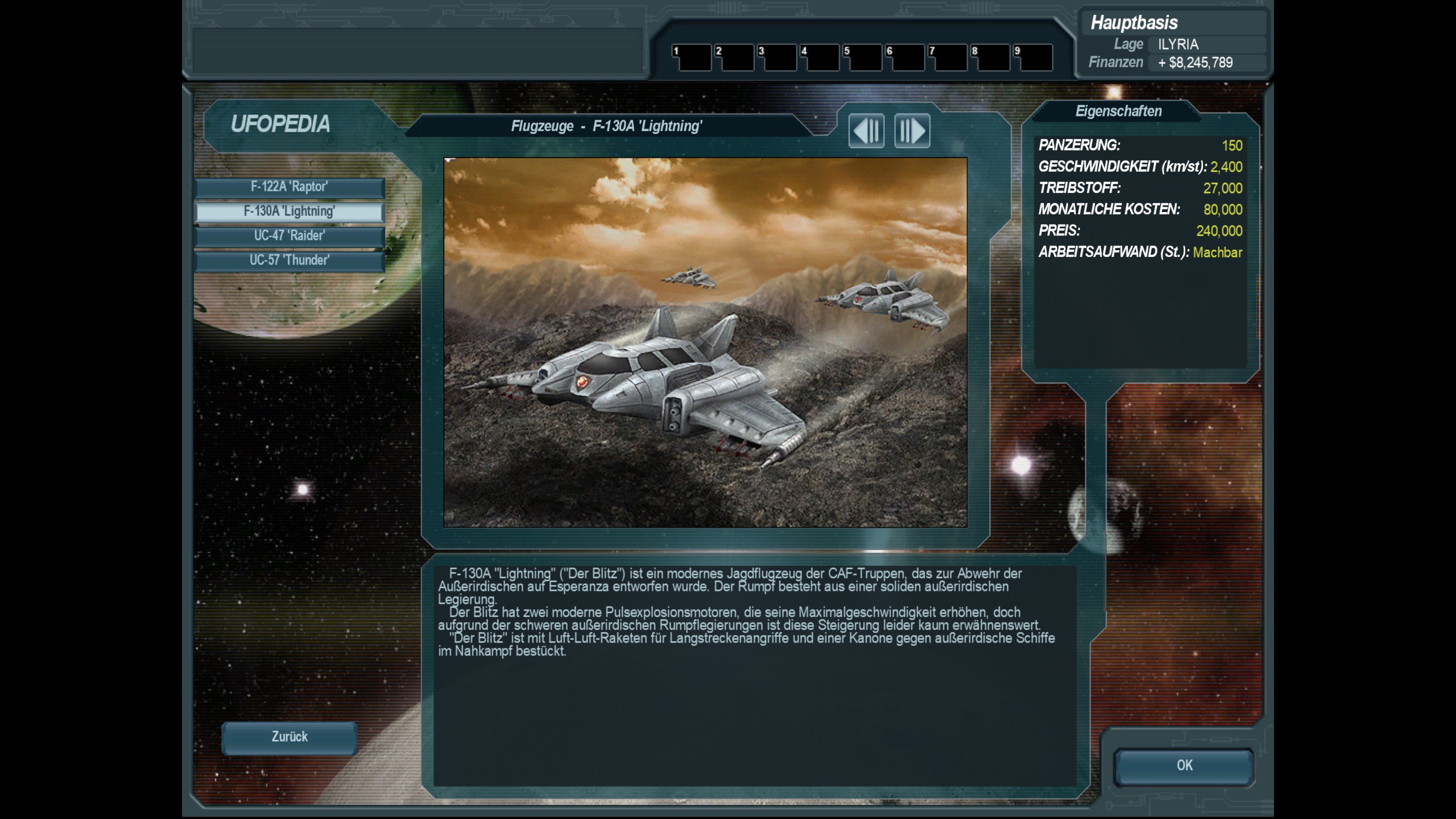Go to the previous Ufopedia article
Viewport: 1456px width, 819px height.
point(866,131)
